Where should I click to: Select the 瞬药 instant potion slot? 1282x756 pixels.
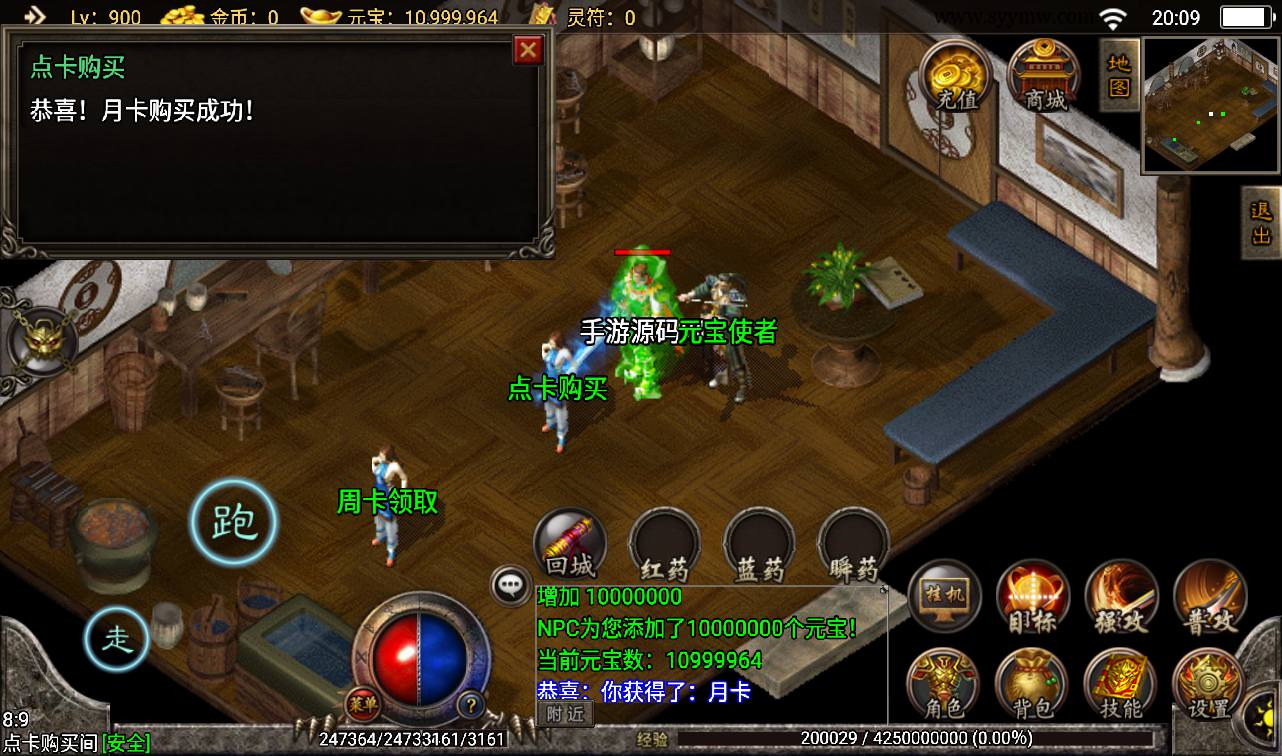[x=853, y=547]
